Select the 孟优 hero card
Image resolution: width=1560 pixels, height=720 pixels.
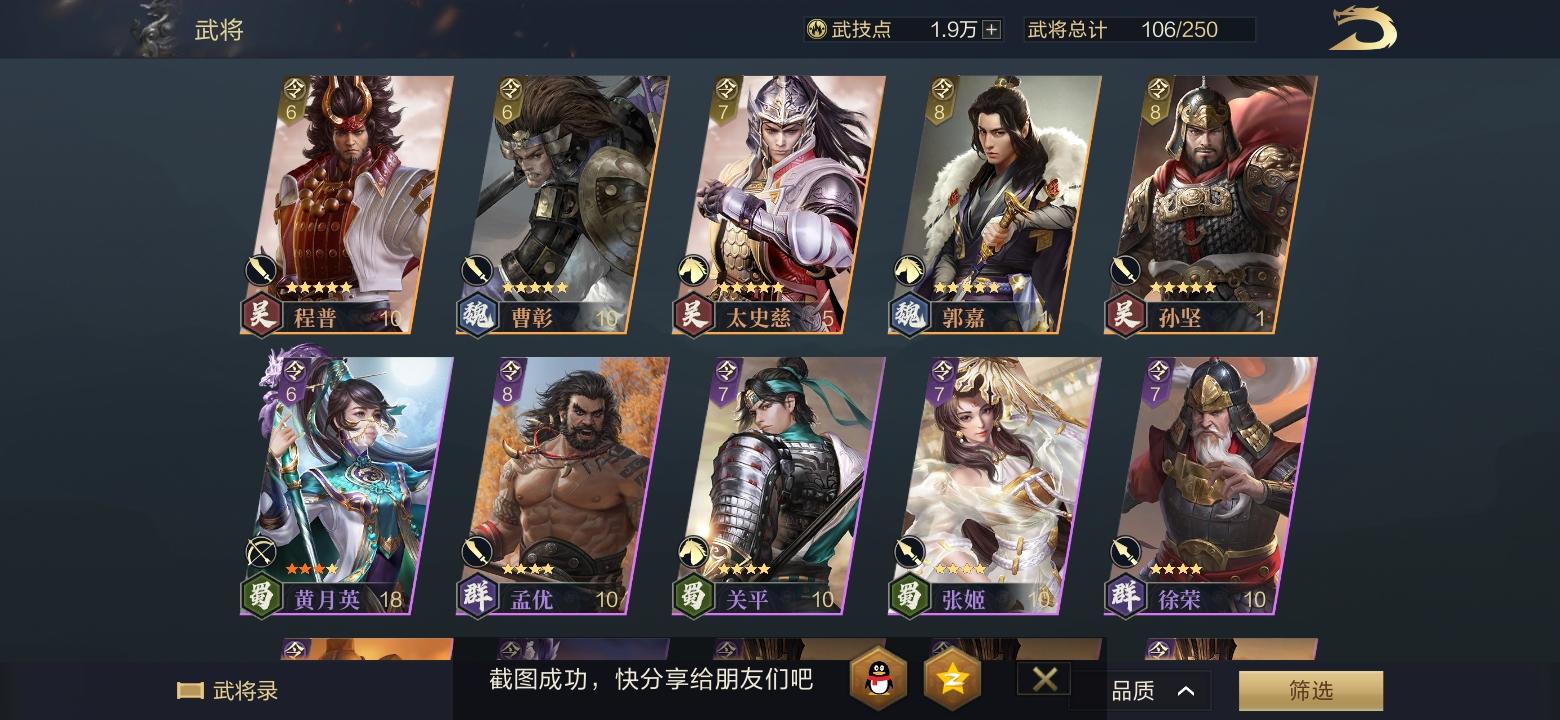(x=565, y=480)
